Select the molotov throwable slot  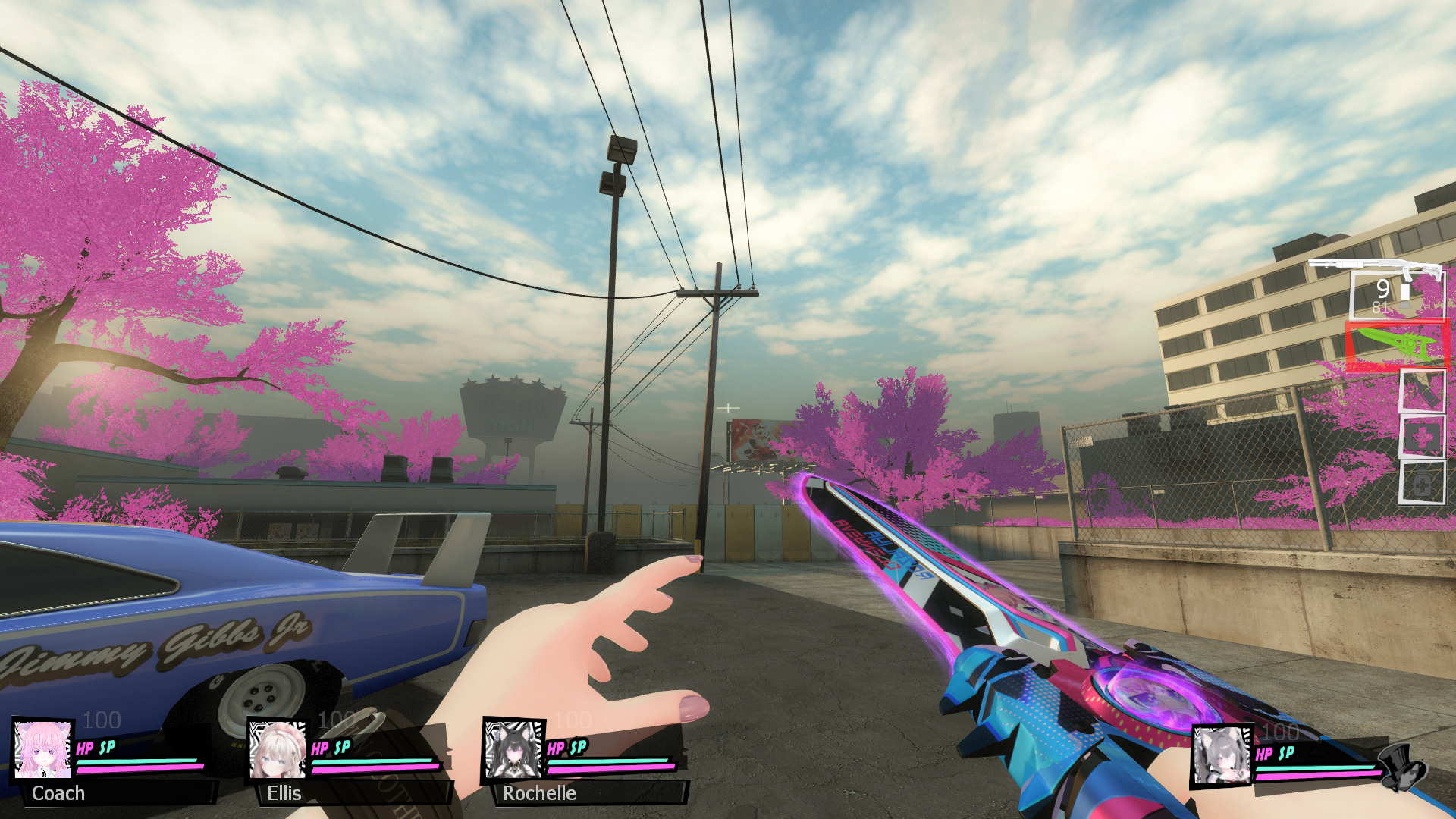tap(1422, 391)
